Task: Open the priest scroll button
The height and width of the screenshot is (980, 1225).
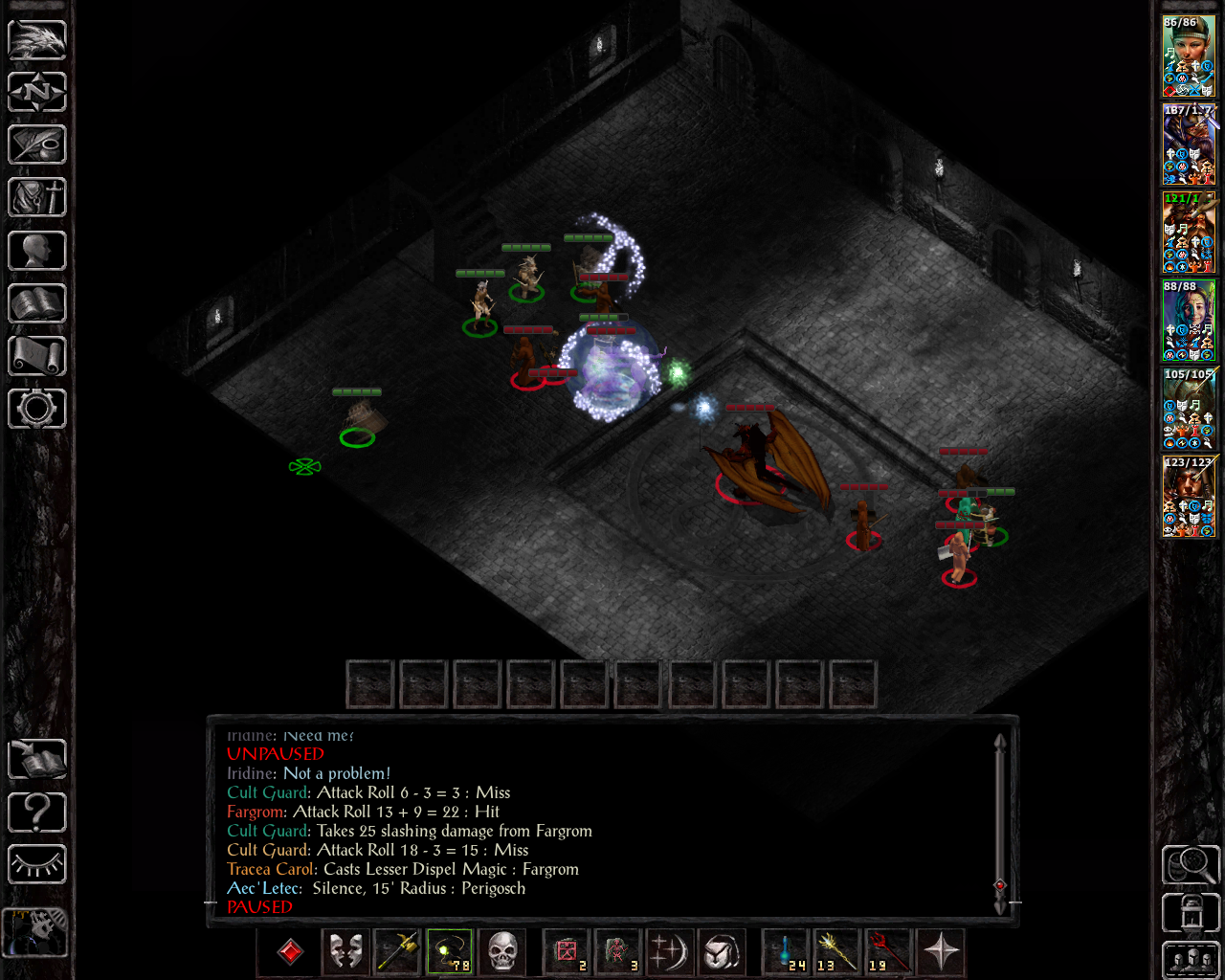Action: pyautogui.click(x=37, y=356)
